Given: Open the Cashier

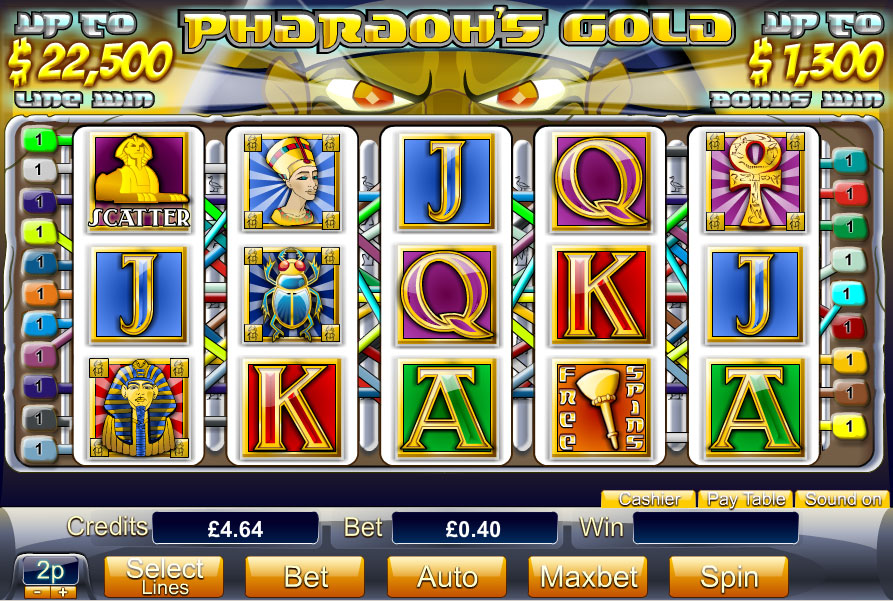Looking at the screenshot, I should 648,499.
